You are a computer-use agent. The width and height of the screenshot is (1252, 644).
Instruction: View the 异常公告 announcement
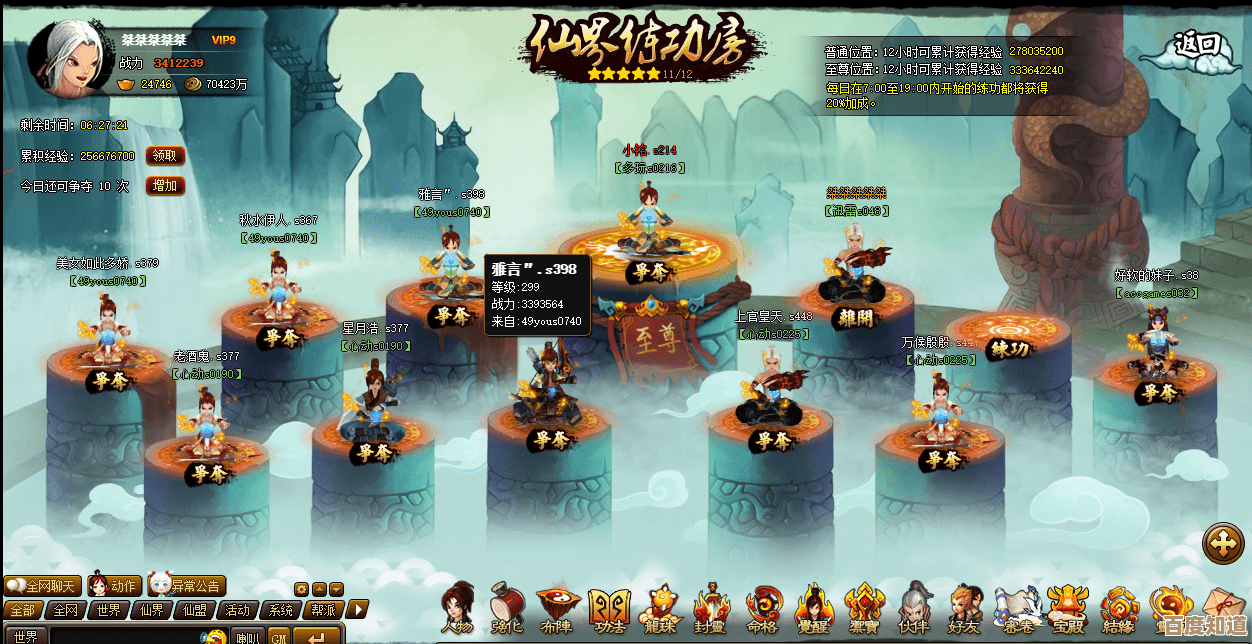click(x=186, y=586)
